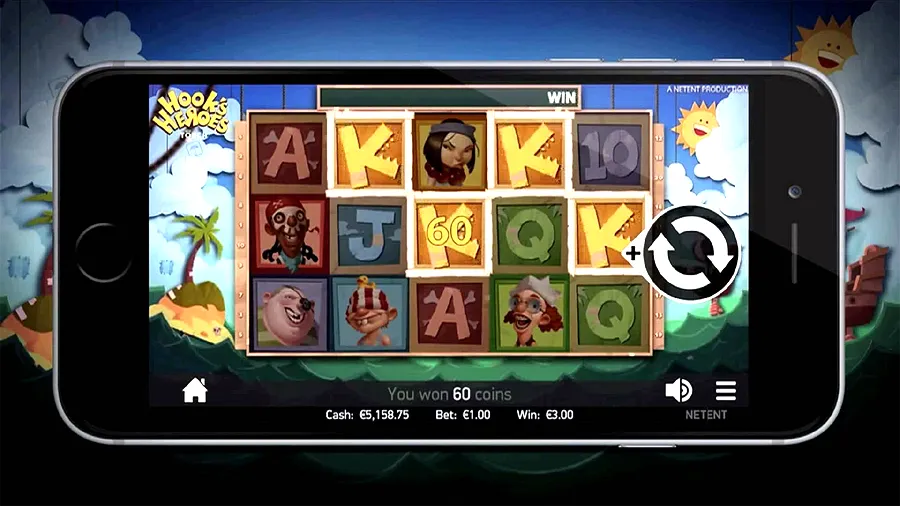Viewport: 900px width, 506px height.
Task: Spin the reels with the circular arrows button
Action: (690, 253)
